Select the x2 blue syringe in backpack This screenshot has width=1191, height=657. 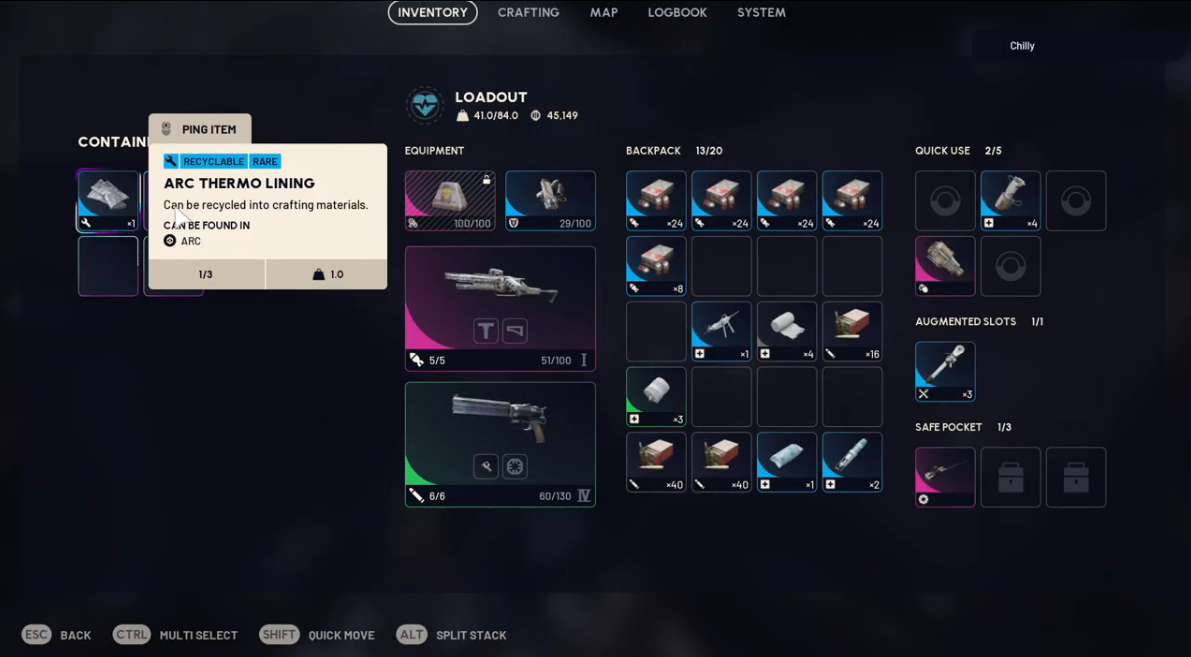click(852, 462)
